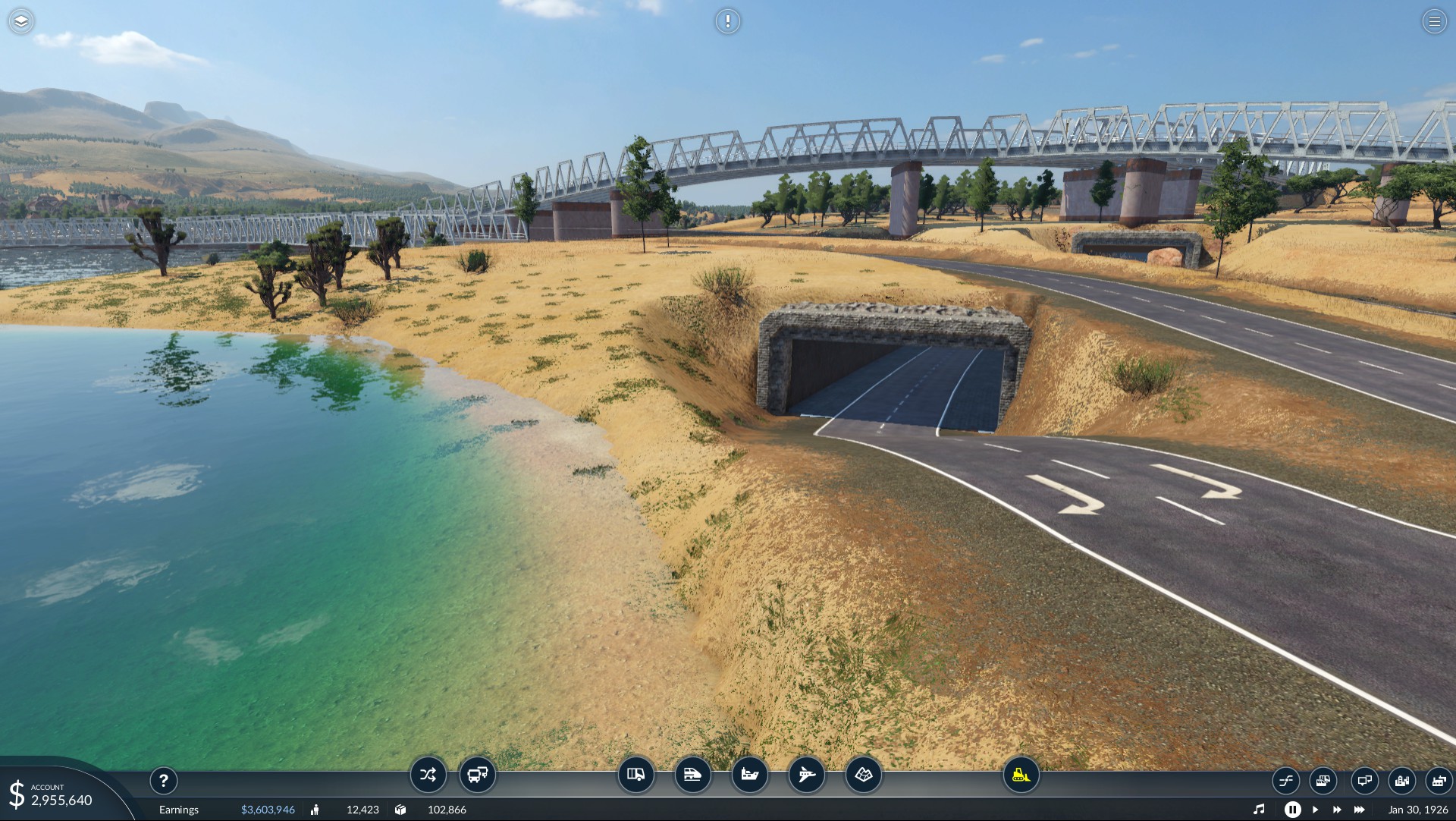Open the stations list icon
The image size is (1456, 821).
[1323, 780]
